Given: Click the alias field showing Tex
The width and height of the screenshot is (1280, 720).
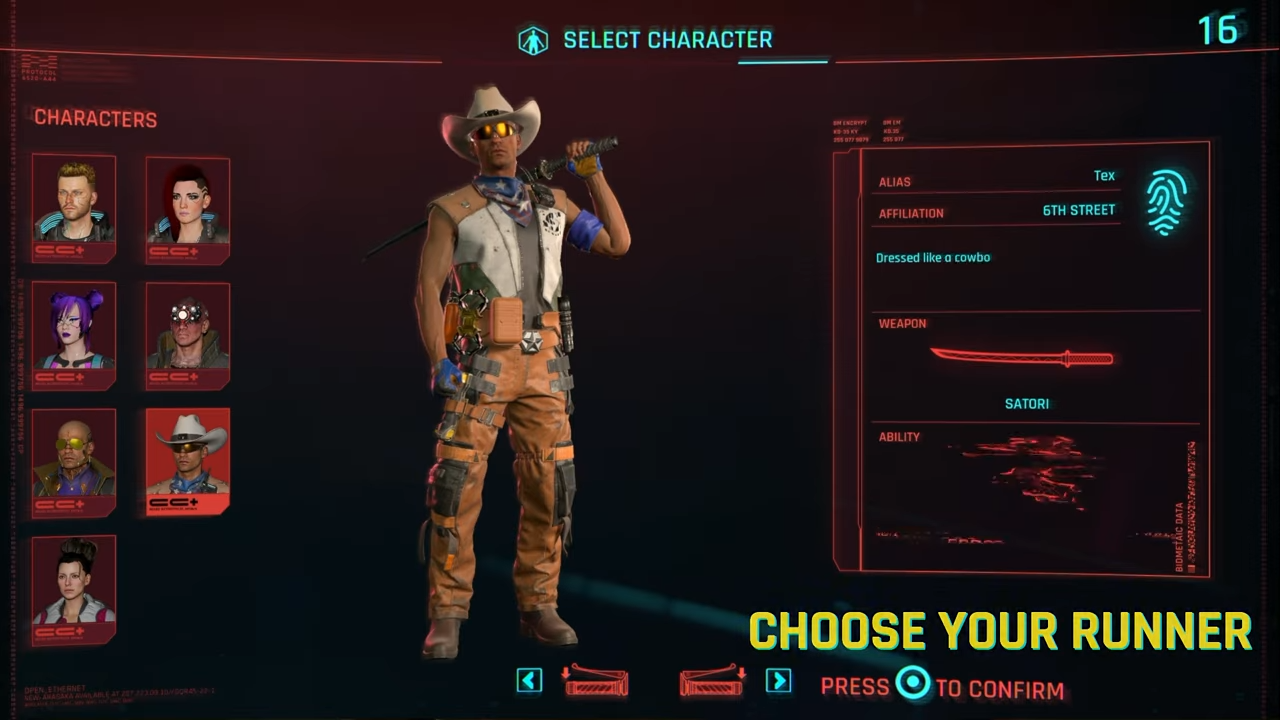Looking at the screenshot, I should click(1104, 175).
